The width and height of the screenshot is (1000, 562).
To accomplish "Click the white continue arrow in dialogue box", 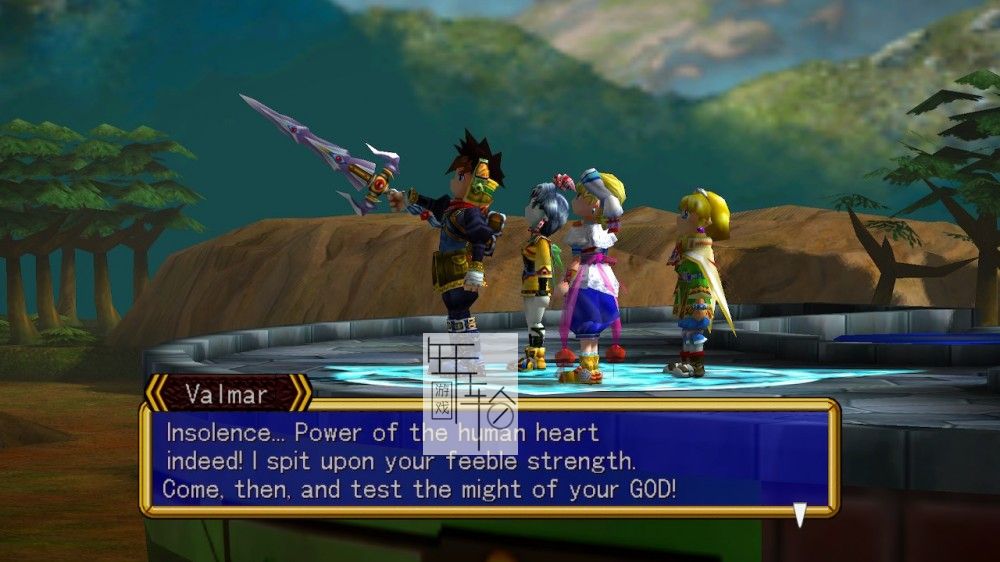I will pyautogui.click(x=799, y=514).
